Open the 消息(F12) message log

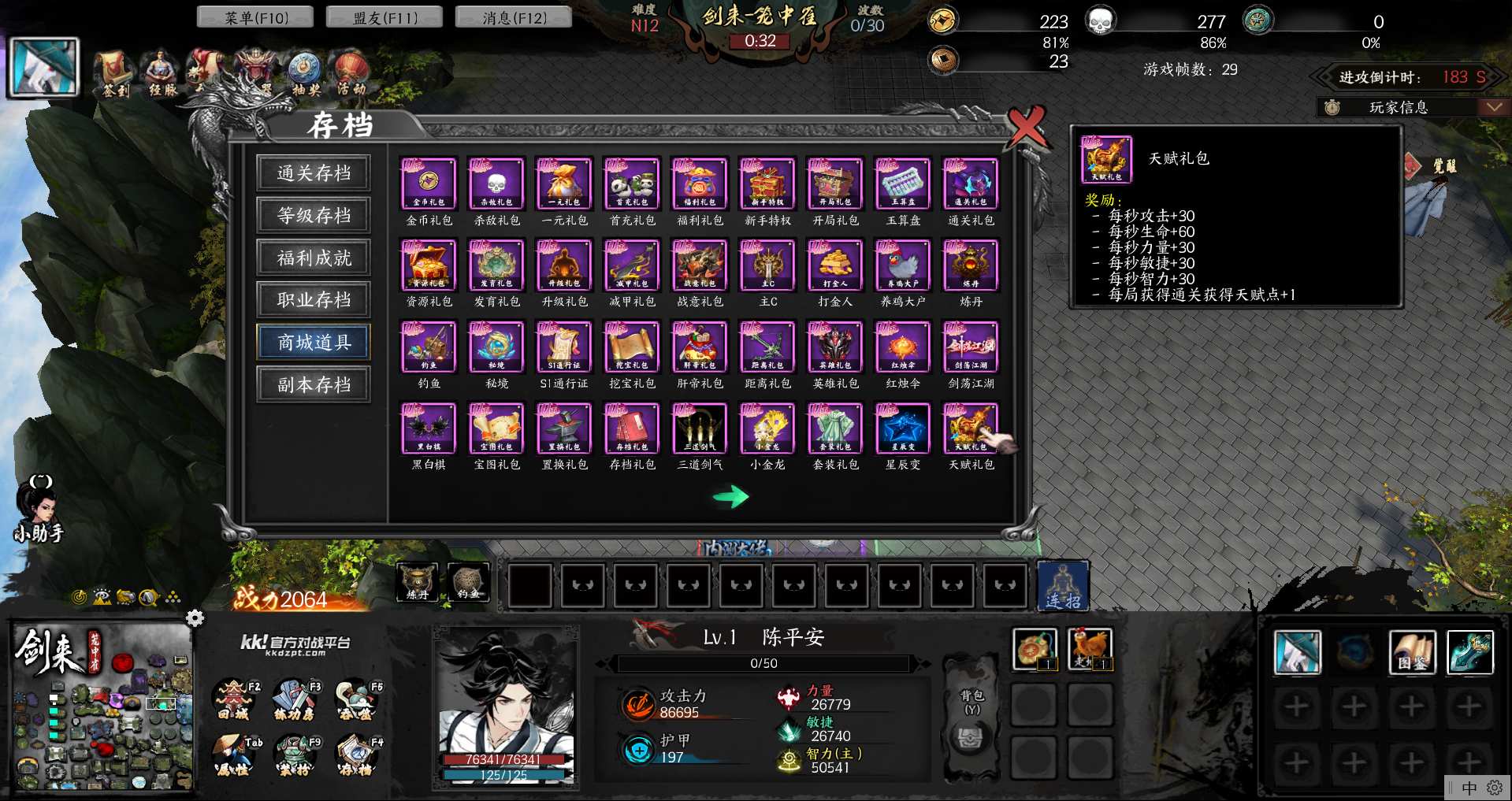514,17
